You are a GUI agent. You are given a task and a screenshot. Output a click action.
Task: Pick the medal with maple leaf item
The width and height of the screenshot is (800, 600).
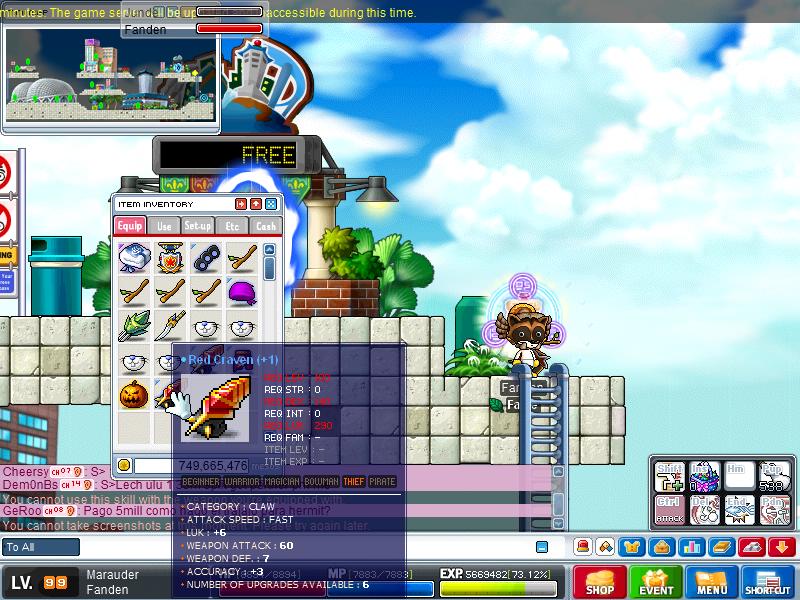(x=170, y=258)
